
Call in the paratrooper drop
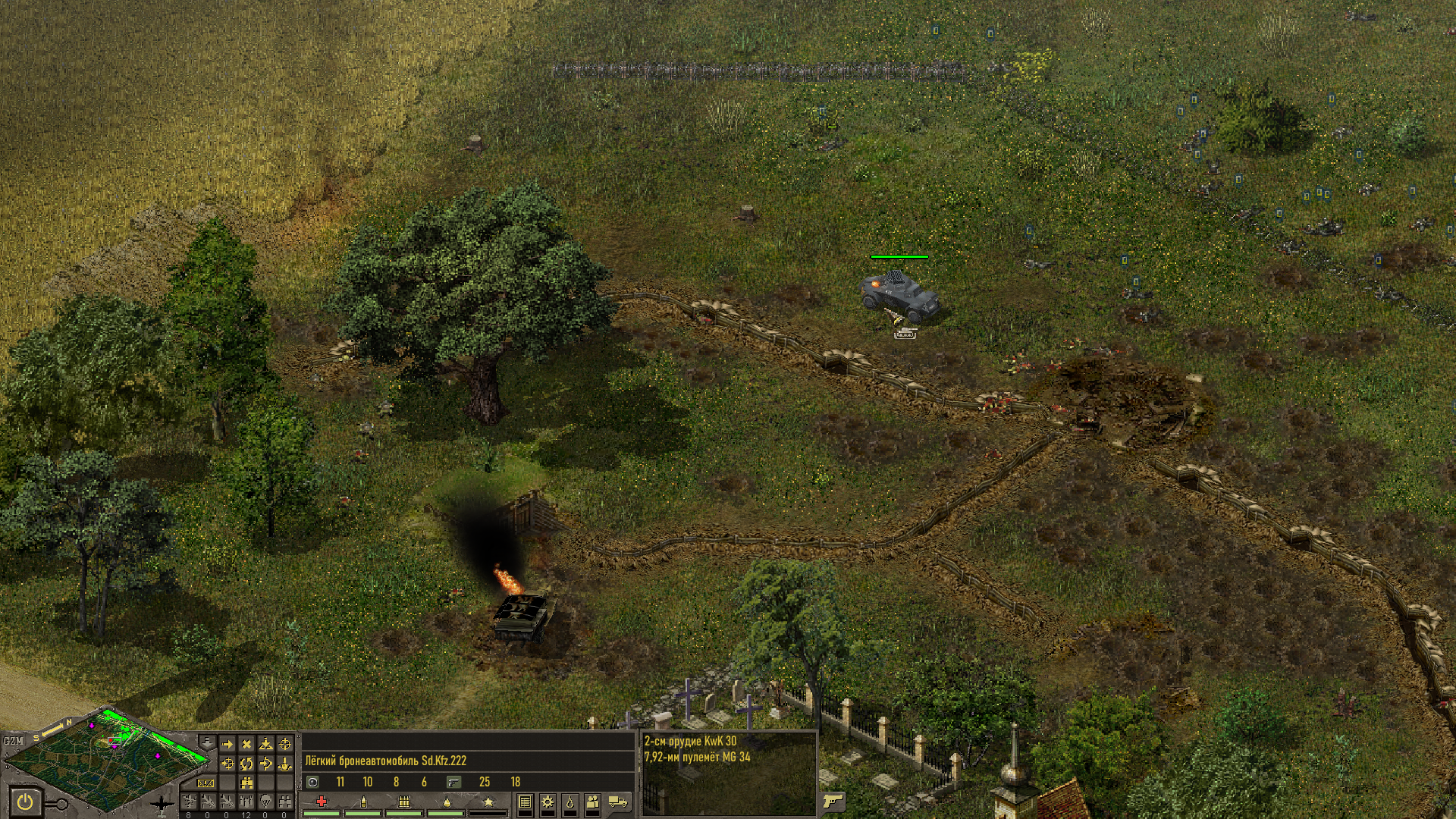(x=265, y=801)
